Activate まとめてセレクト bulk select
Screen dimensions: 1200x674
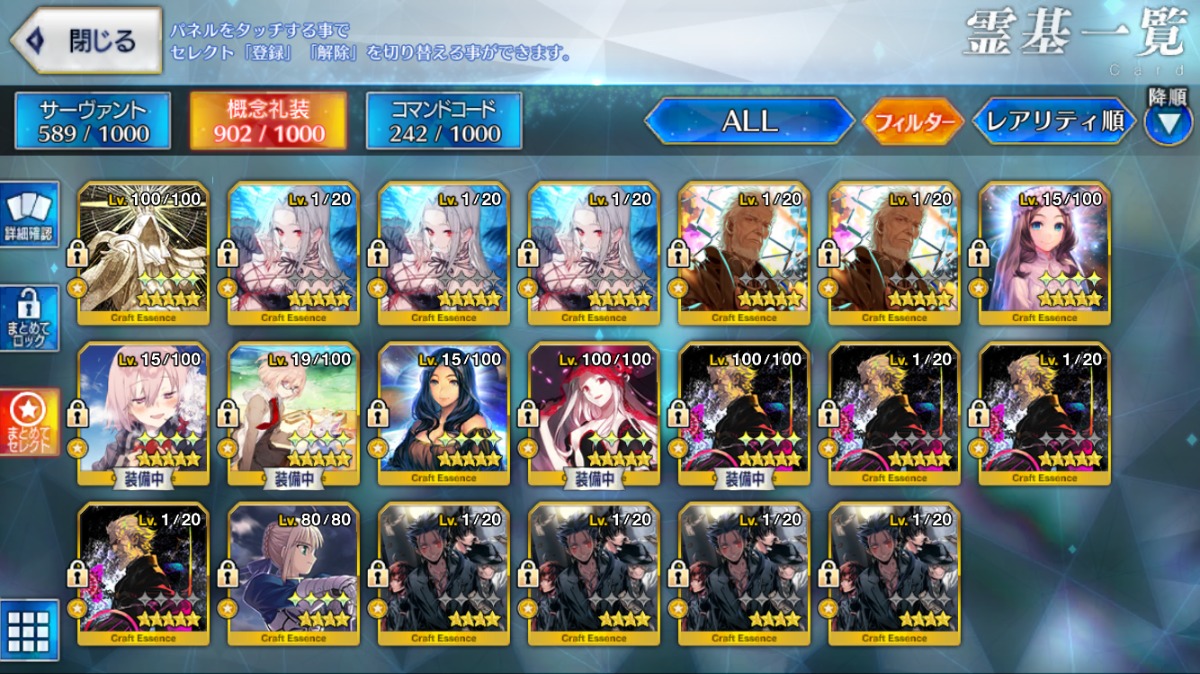30,420
